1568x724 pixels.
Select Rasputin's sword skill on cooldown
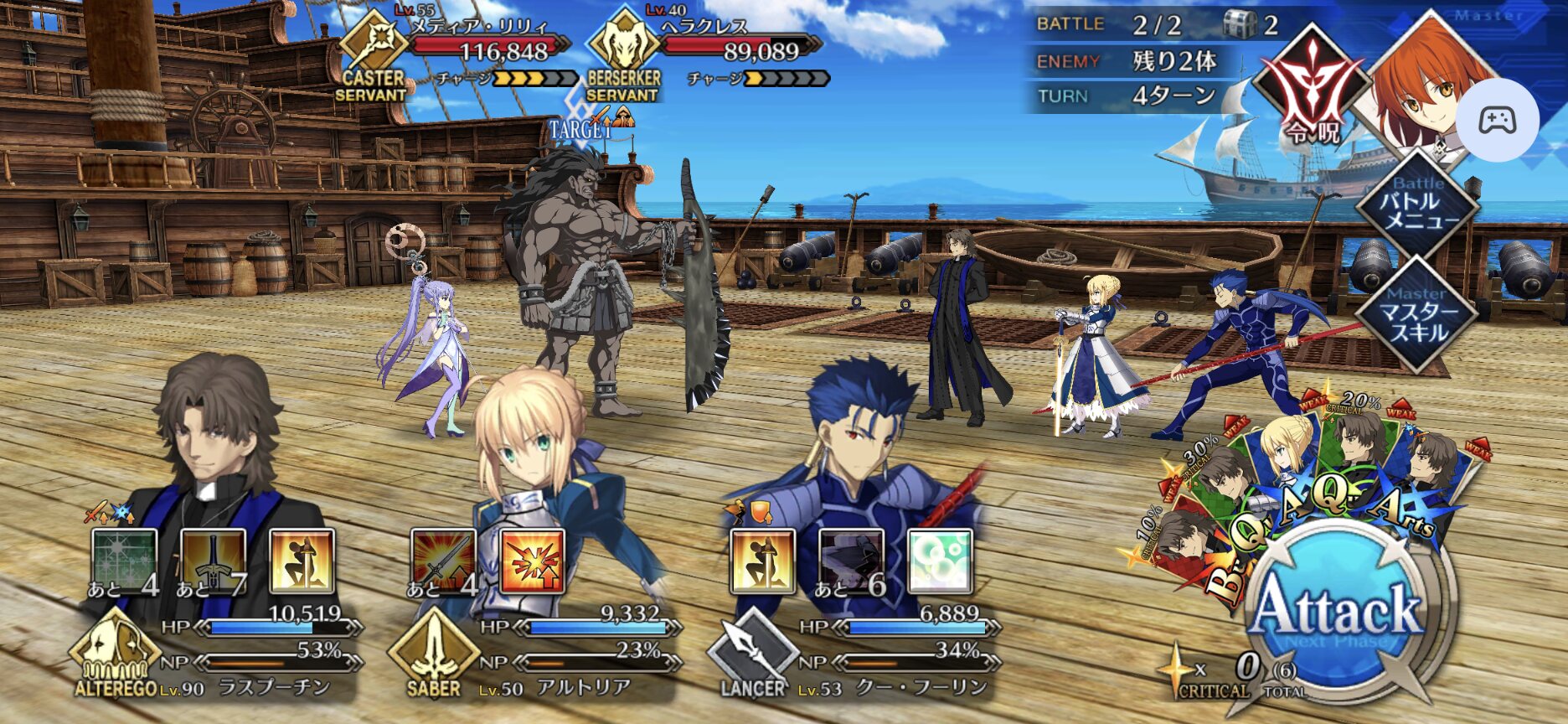(x=213, y=561)
